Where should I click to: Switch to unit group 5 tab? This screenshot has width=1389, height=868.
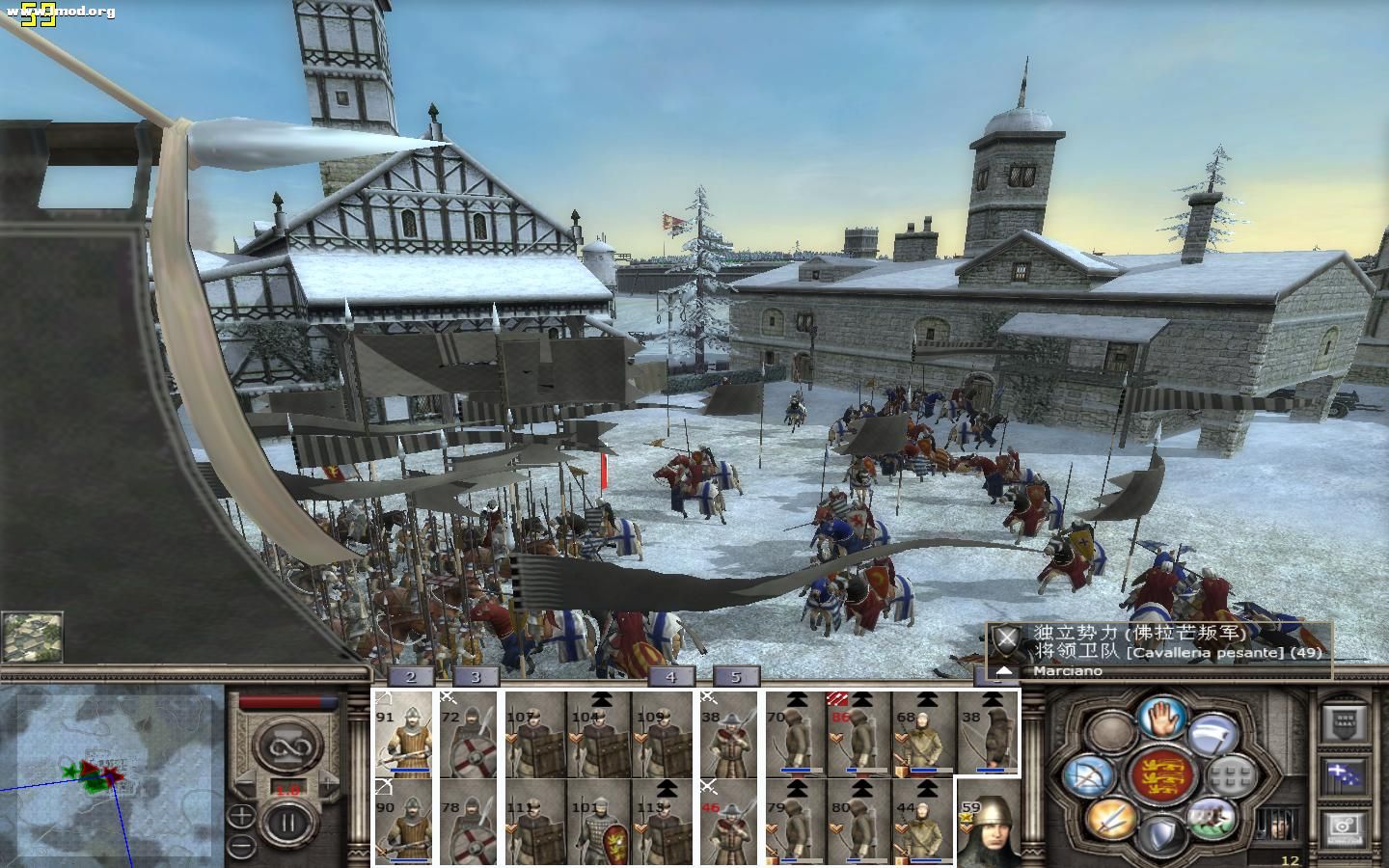(736, 677)
